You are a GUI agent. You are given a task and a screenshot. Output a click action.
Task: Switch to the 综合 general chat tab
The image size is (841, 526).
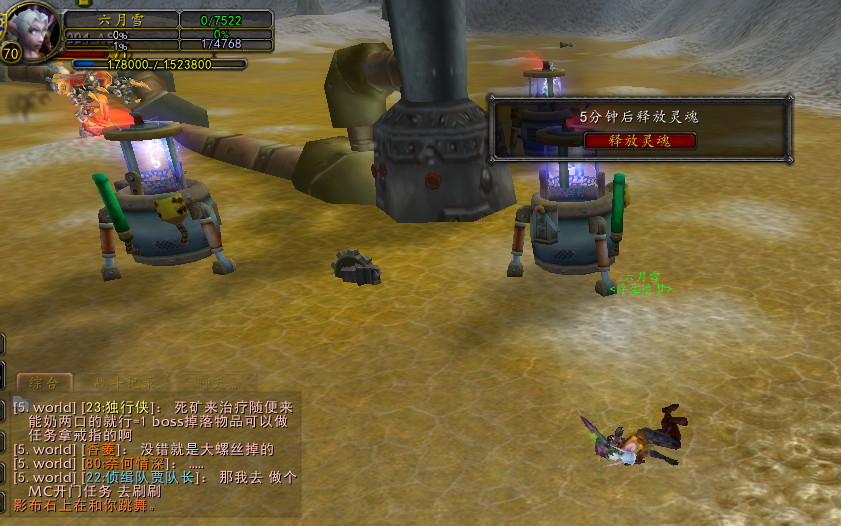[x=46, y=383]
